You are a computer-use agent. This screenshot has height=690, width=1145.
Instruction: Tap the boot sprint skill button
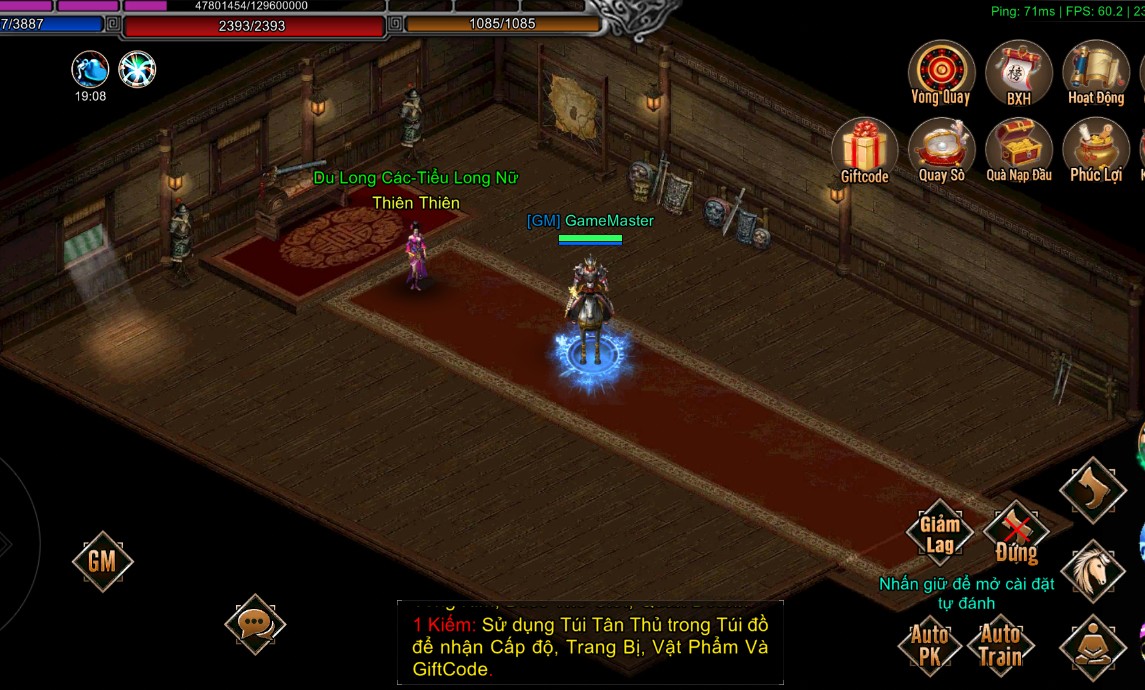point(1093,490)
